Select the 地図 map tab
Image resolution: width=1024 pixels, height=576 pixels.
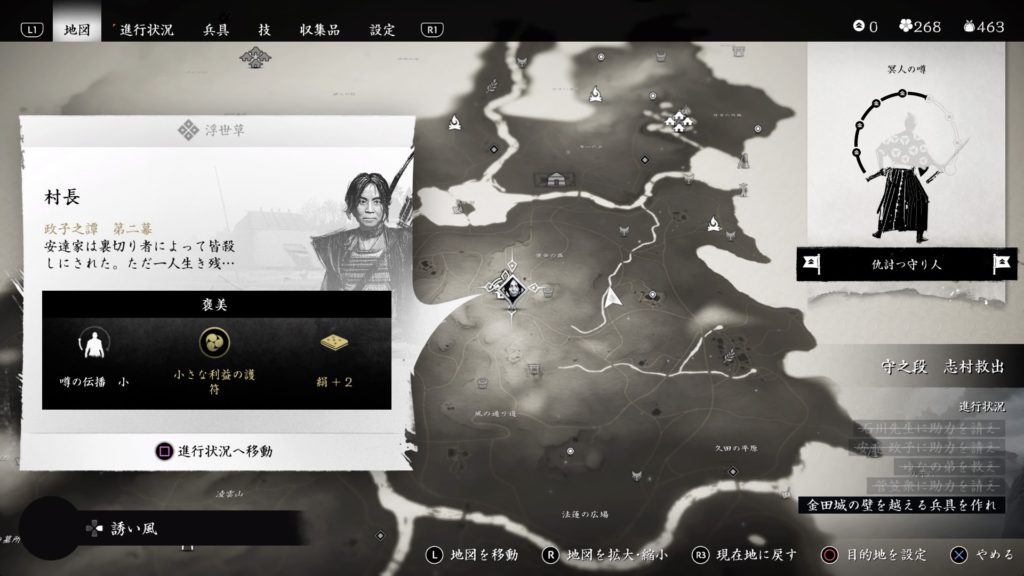tap(76, 29)
